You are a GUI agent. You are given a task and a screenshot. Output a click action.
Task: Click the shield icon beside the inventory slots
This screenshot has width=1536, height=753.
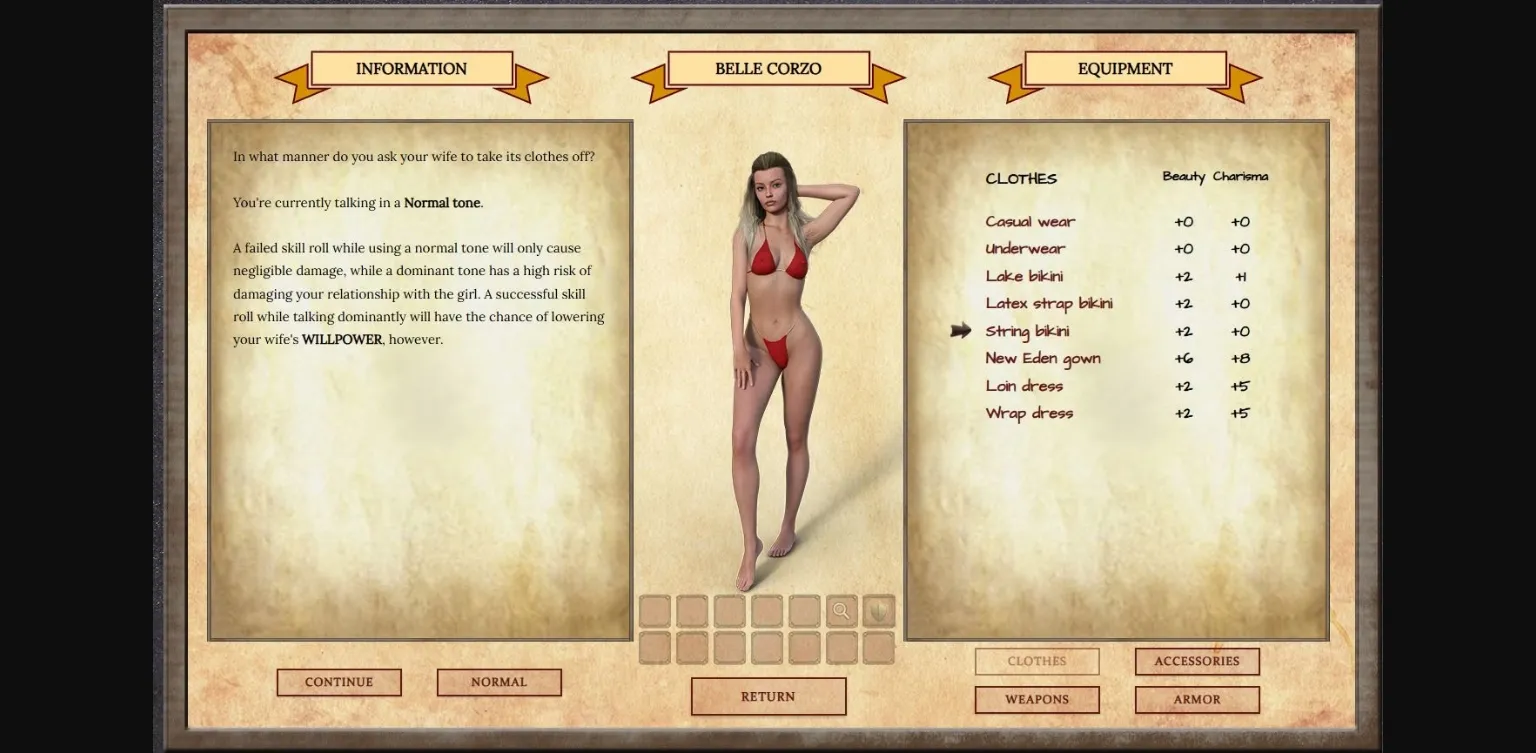(878, 611)
